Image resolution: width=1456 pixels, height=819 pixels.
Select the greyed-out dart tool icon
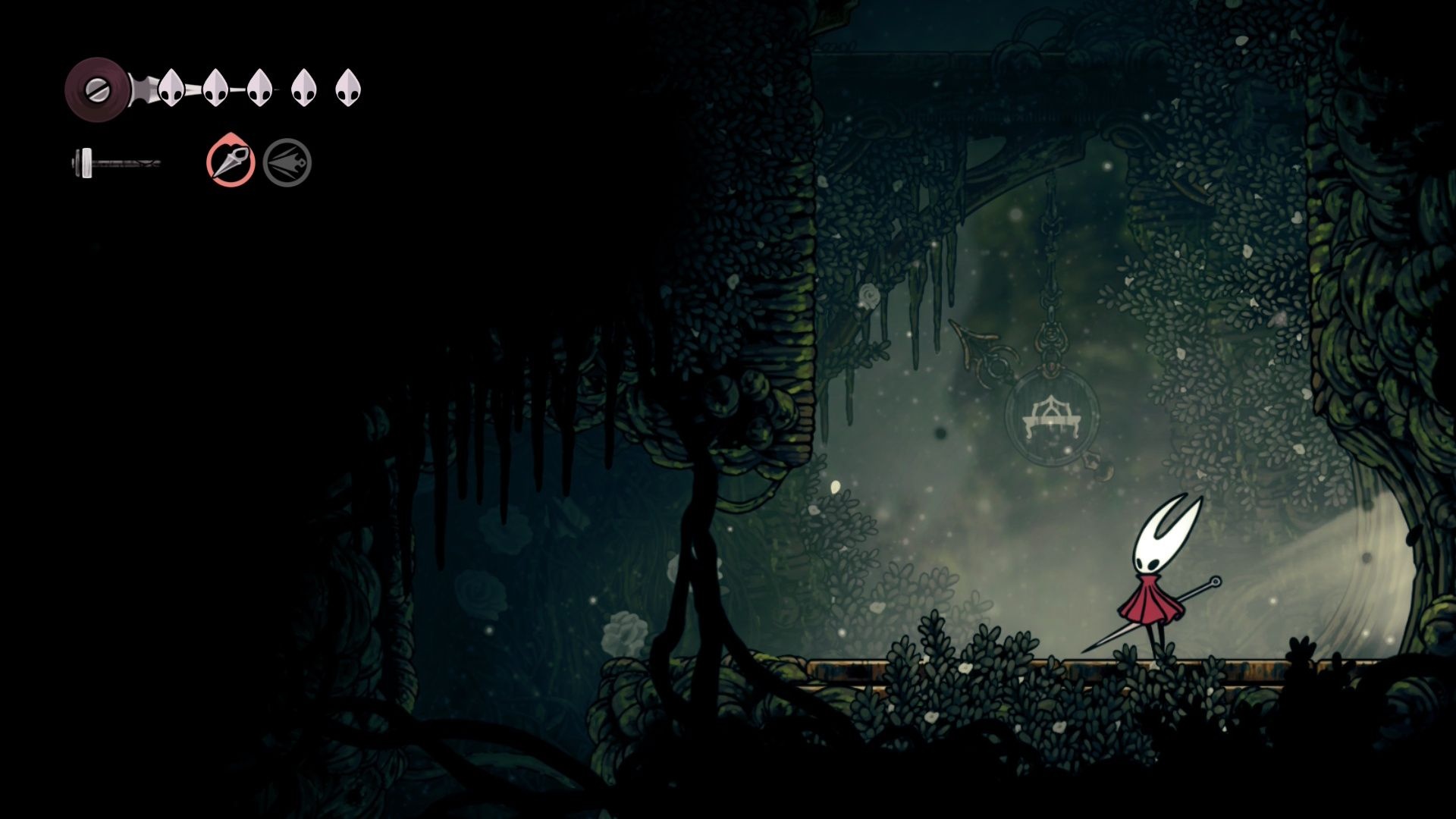pyautogui.click(x=287, y=162)
